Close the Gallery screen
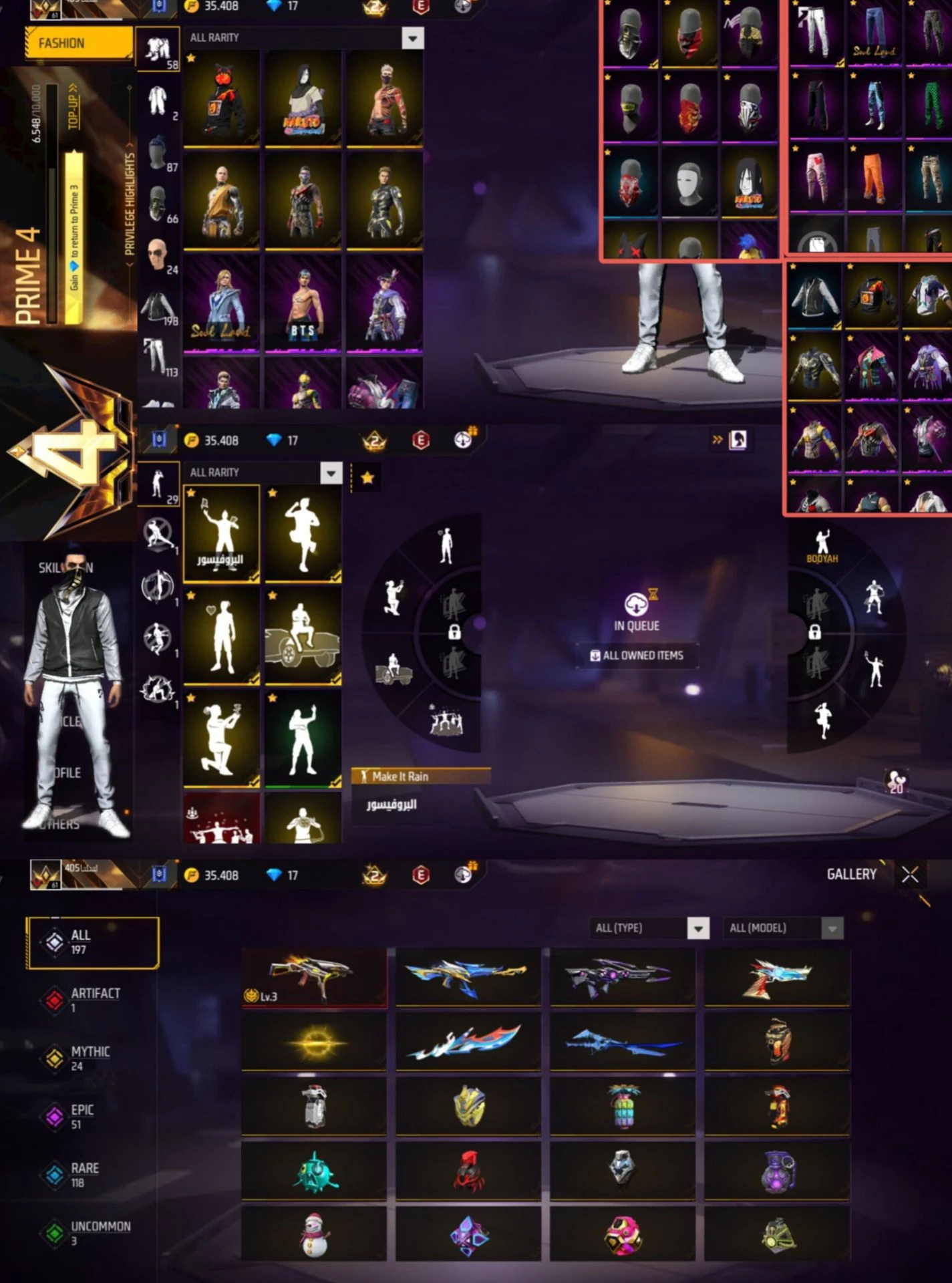This screenshot has width=952, height=1283. click(909, 875)
